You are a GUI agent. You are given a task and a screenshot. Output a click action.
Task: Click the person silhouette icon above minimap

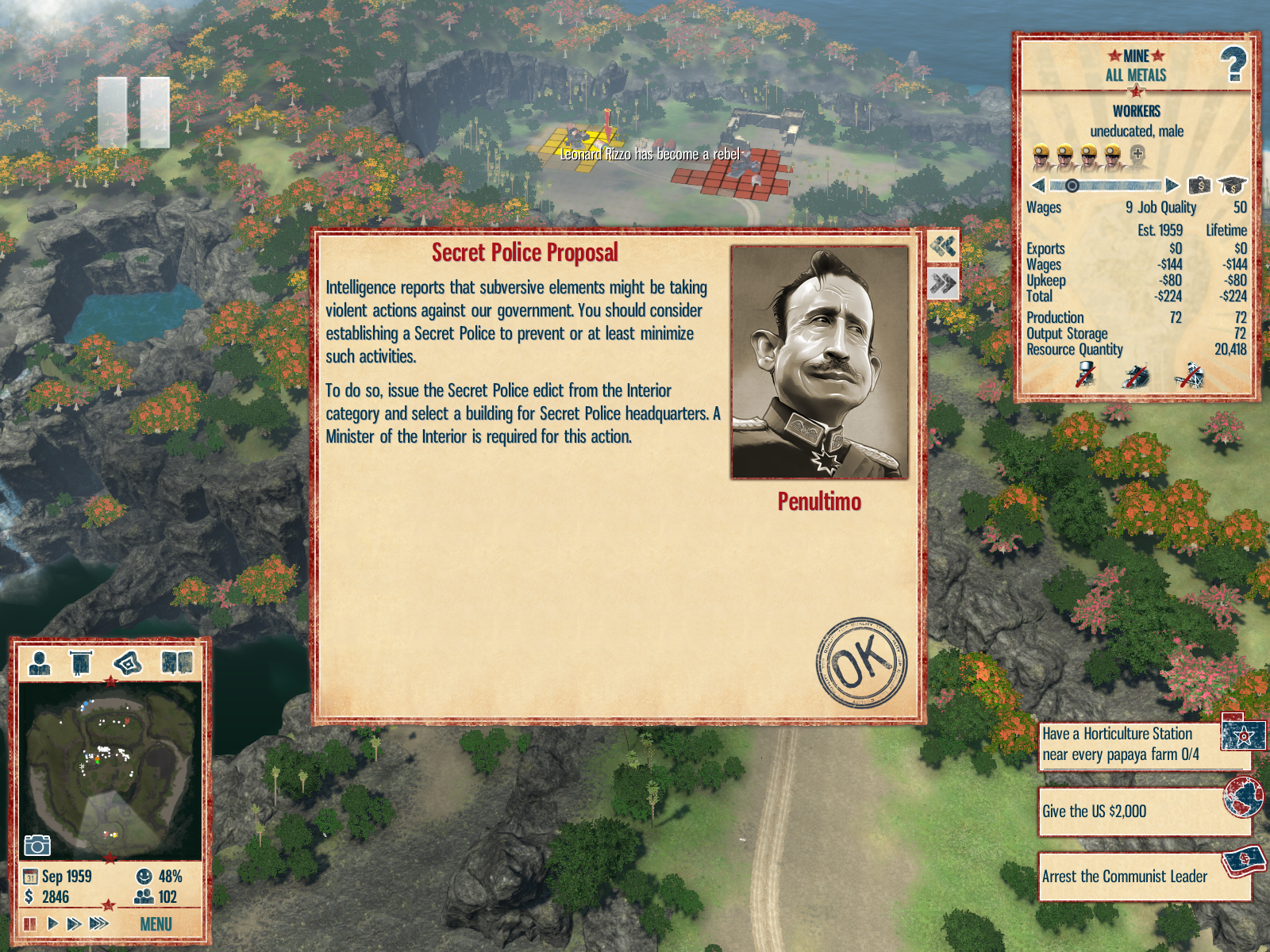pos(40,662)
